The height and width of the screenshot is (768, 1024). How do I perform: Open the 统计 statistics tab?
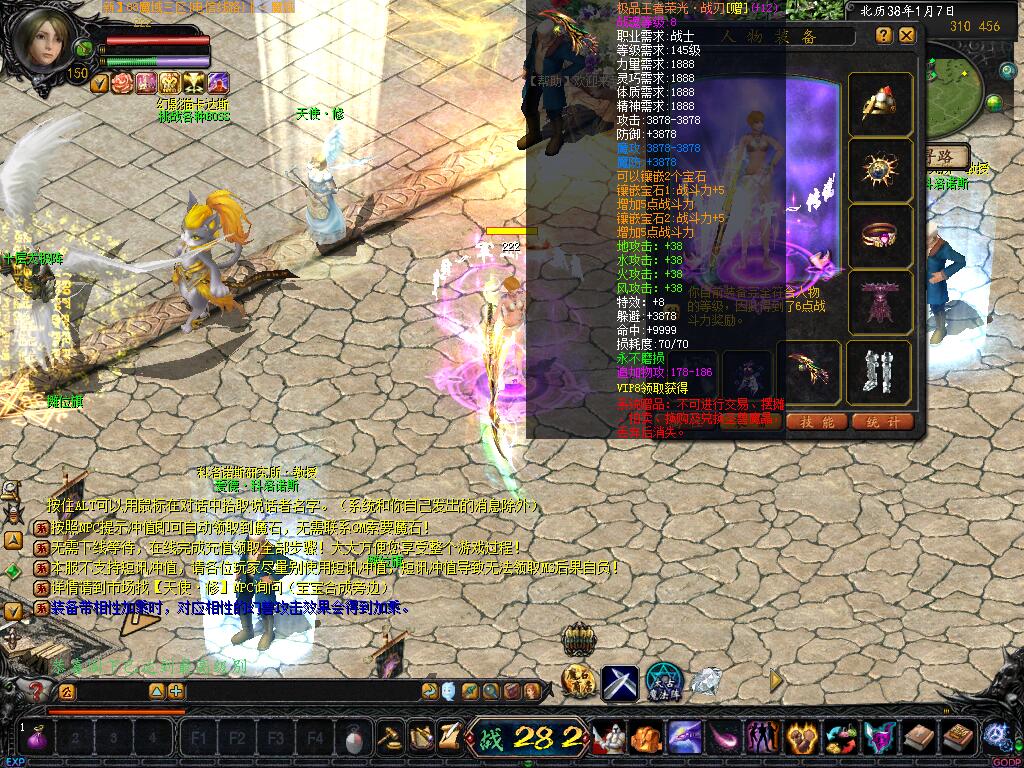coord(883,422)
